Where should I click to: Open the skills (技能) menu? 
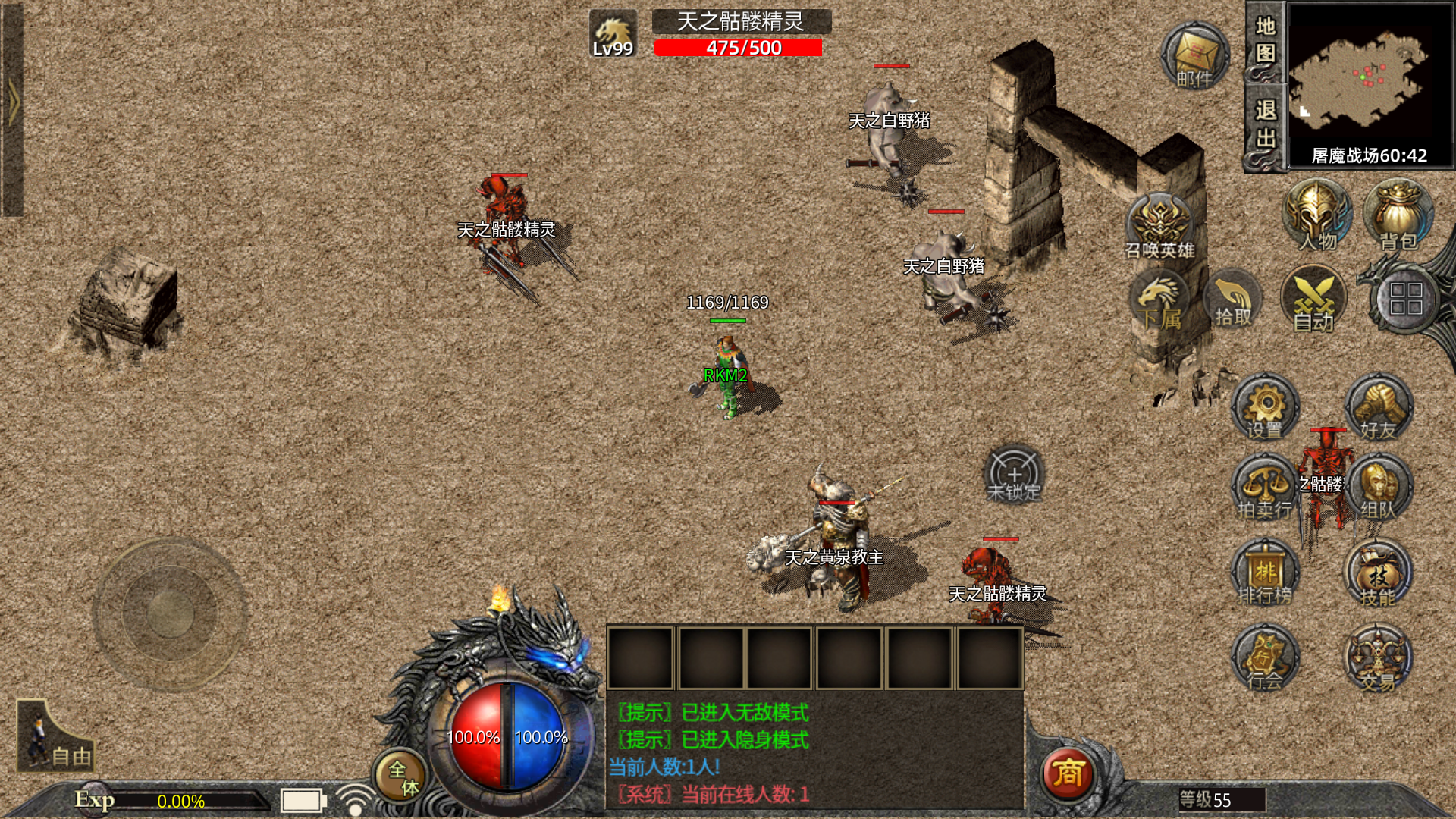click(x=1379, y=574)
